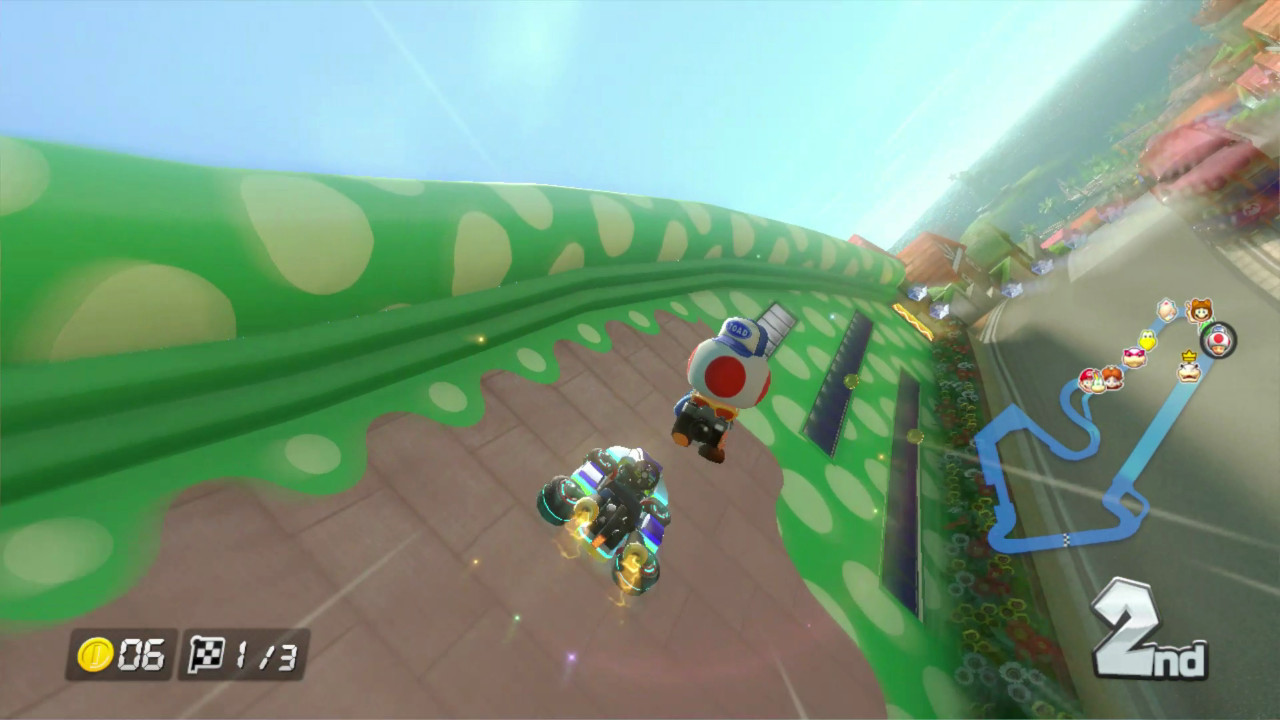The height and width of the screenshot is (720, 1280).
Task: Select the Tanooki Mario minimap icon
Action: pyautogui.click(x=1199, y=310)
